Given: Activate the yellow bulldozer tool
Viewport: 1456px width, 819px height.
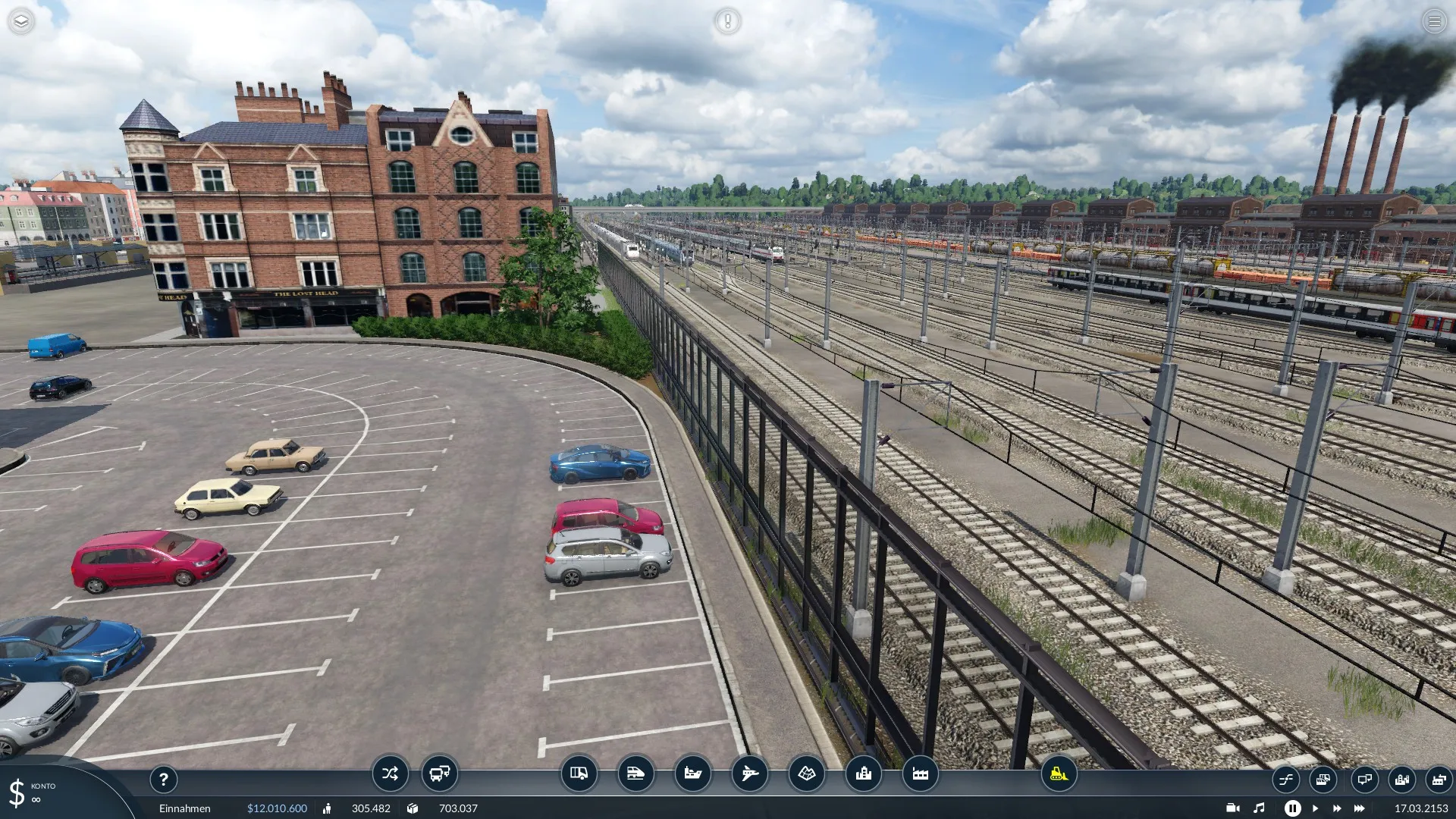Looking at the screenshot, I should pyautogui.click(x=1059, y=773).
